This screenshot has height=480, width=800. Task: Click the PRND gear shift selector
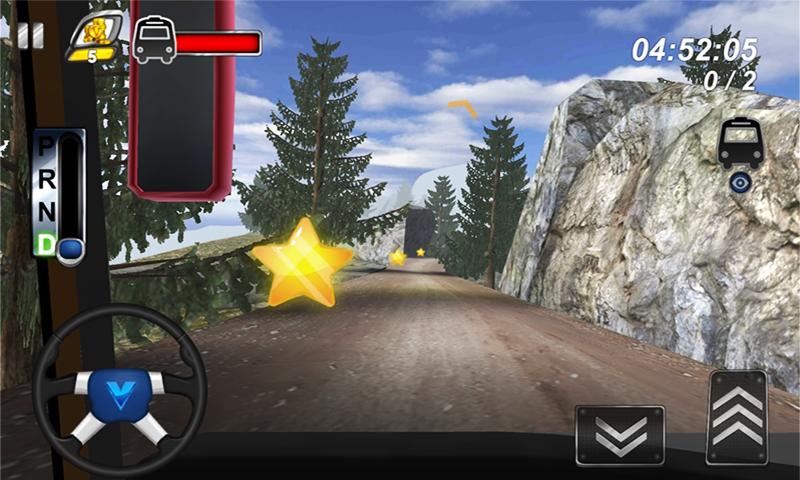(60, 195)
